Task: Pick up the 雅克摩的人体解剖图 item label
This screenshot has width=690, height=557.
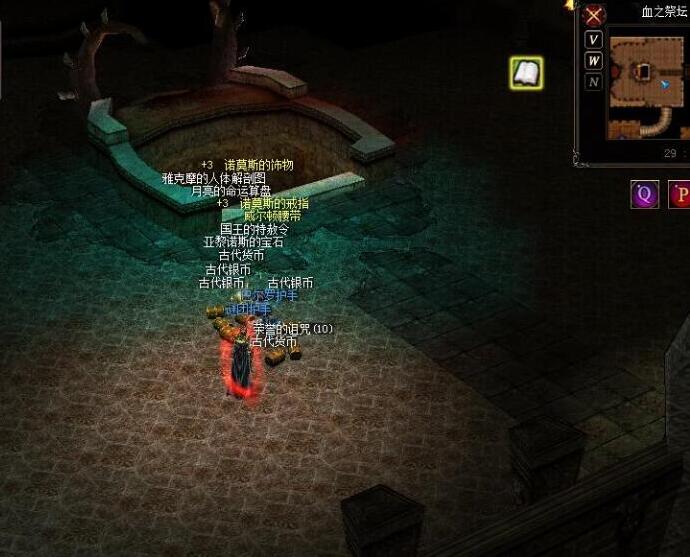Action: [x=214, y=178]
